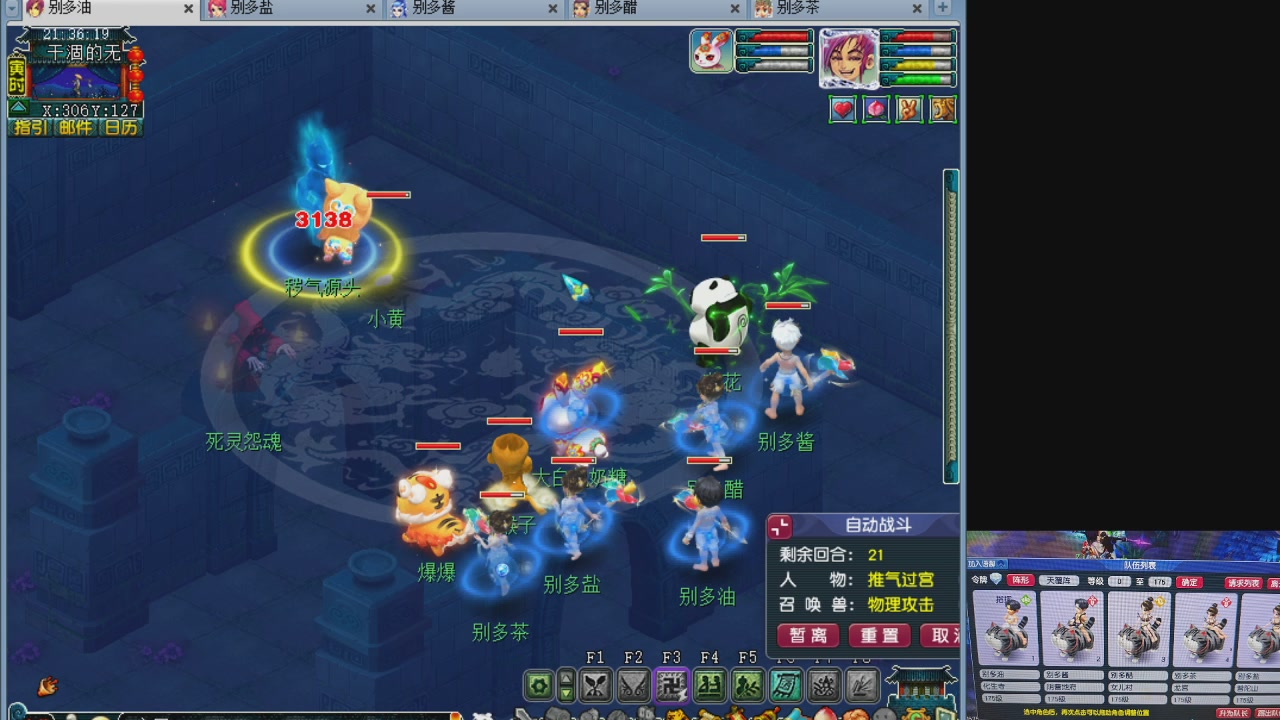Select the F1 skill icon
This screenshot has width=1280, height=720.
596,686
